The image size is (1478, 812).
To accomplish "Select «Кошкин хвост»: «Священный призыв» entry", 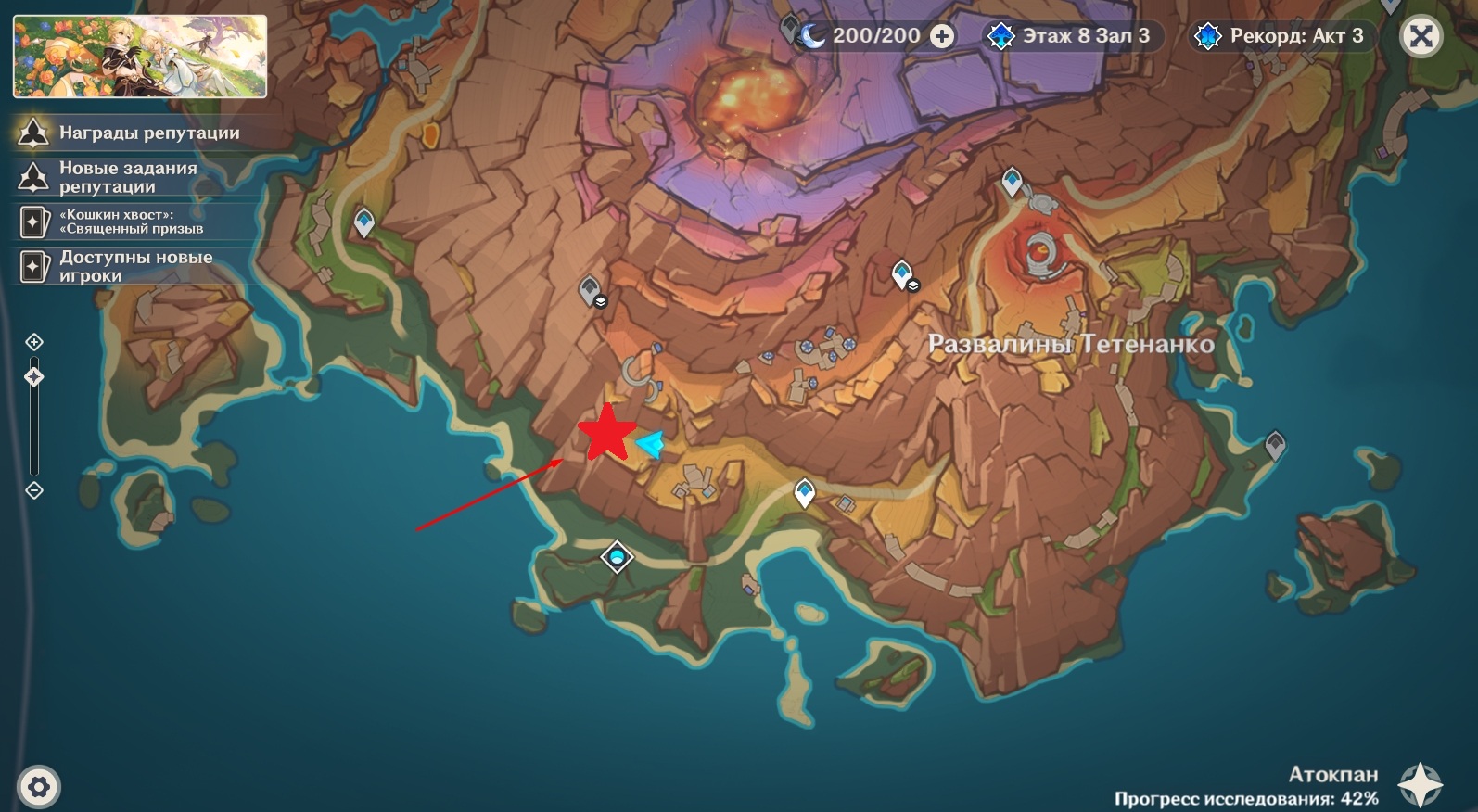I will [130, 222].
